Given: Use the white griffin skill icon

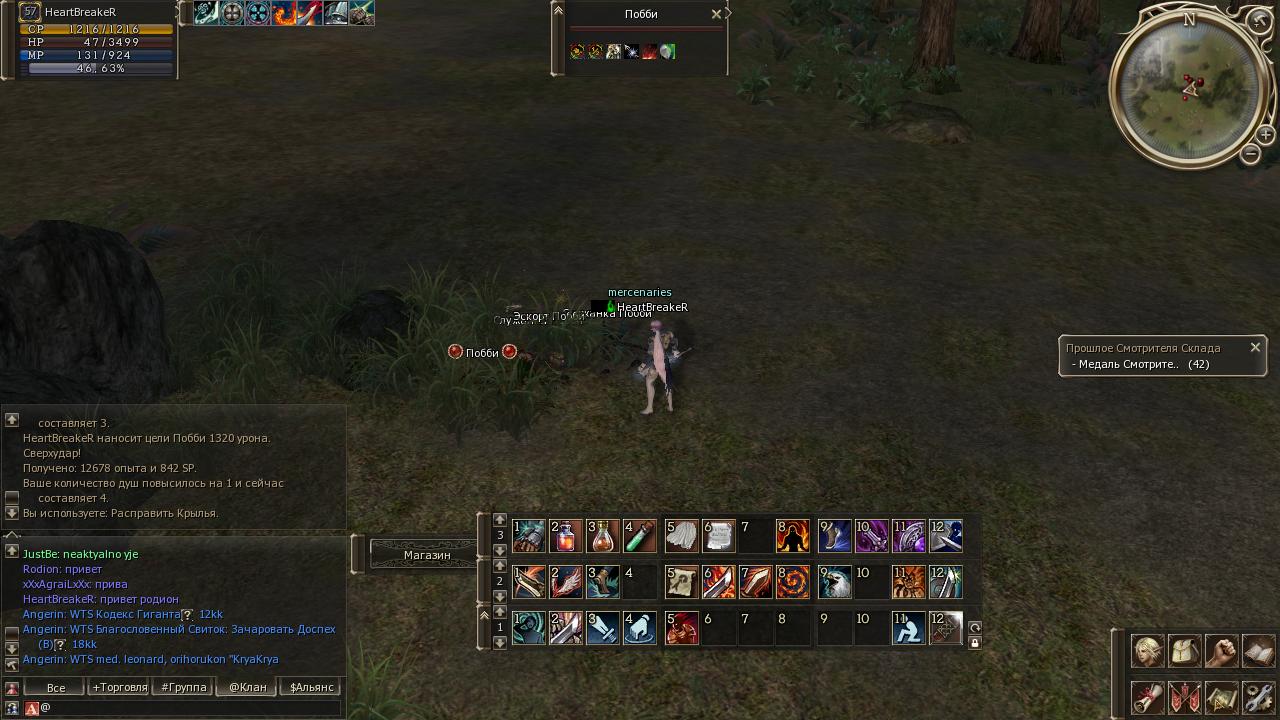Looking at the screenshot, I should 834,582.
